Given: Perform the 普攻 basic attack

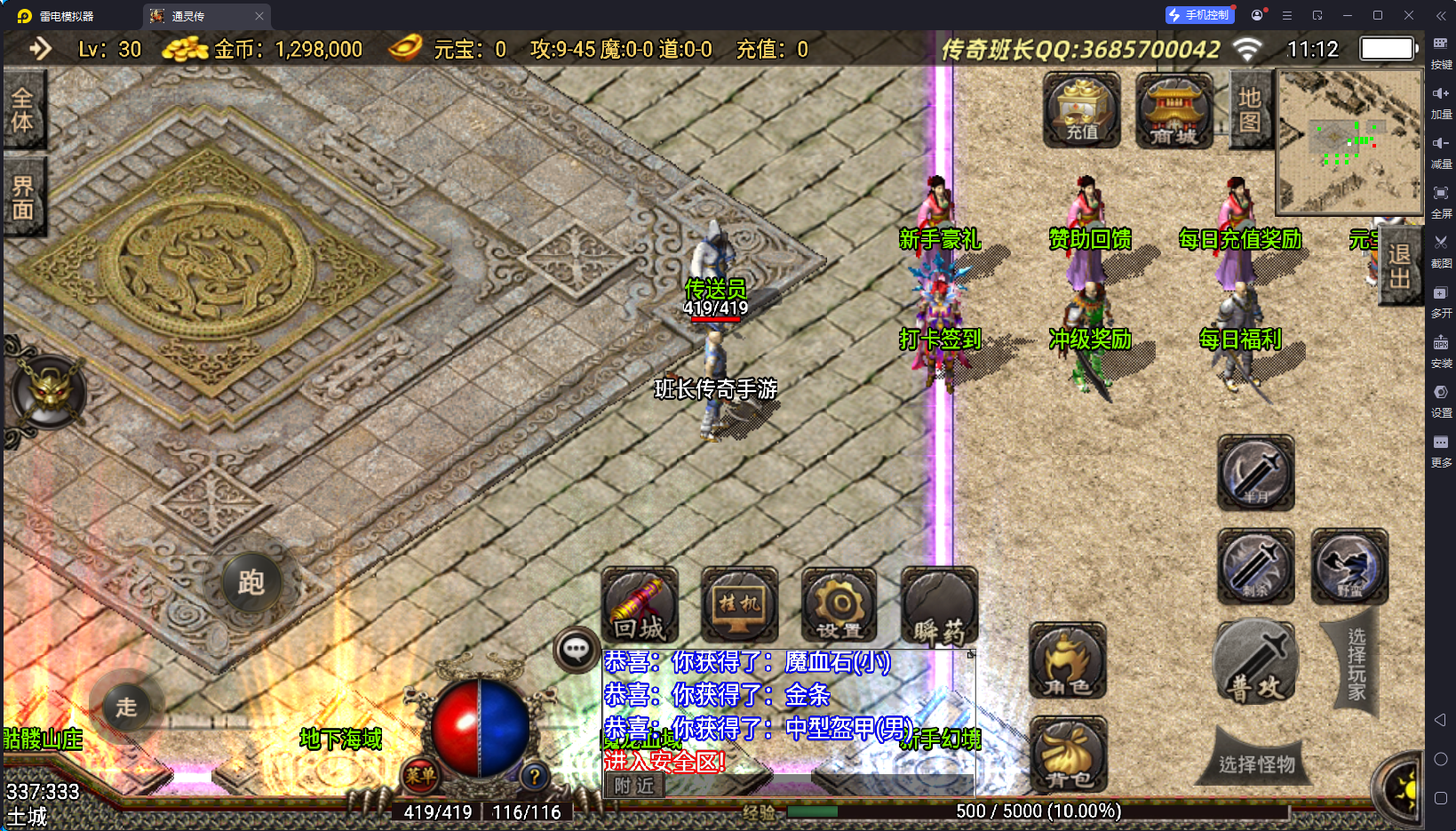Looking at the screenshot, I should [1255, 662].
